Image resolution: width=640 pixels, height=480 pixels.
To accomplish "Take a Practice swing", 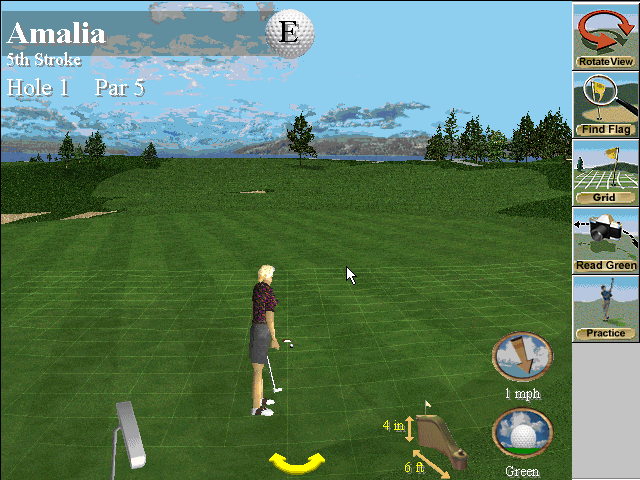I will click(x=606, y=308).
